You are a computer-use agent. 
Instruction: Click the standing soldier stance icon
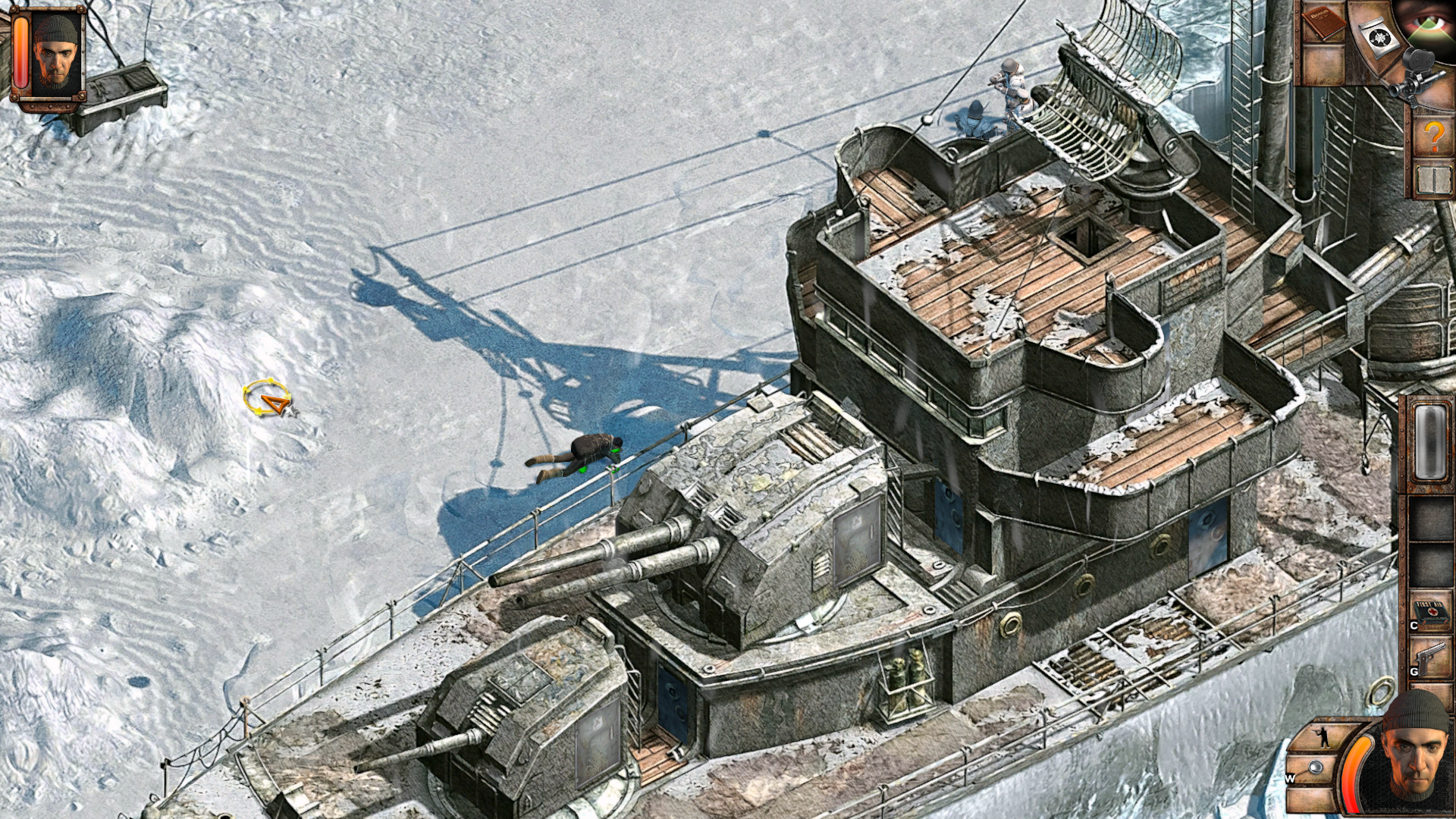(x=1323, y=738)
